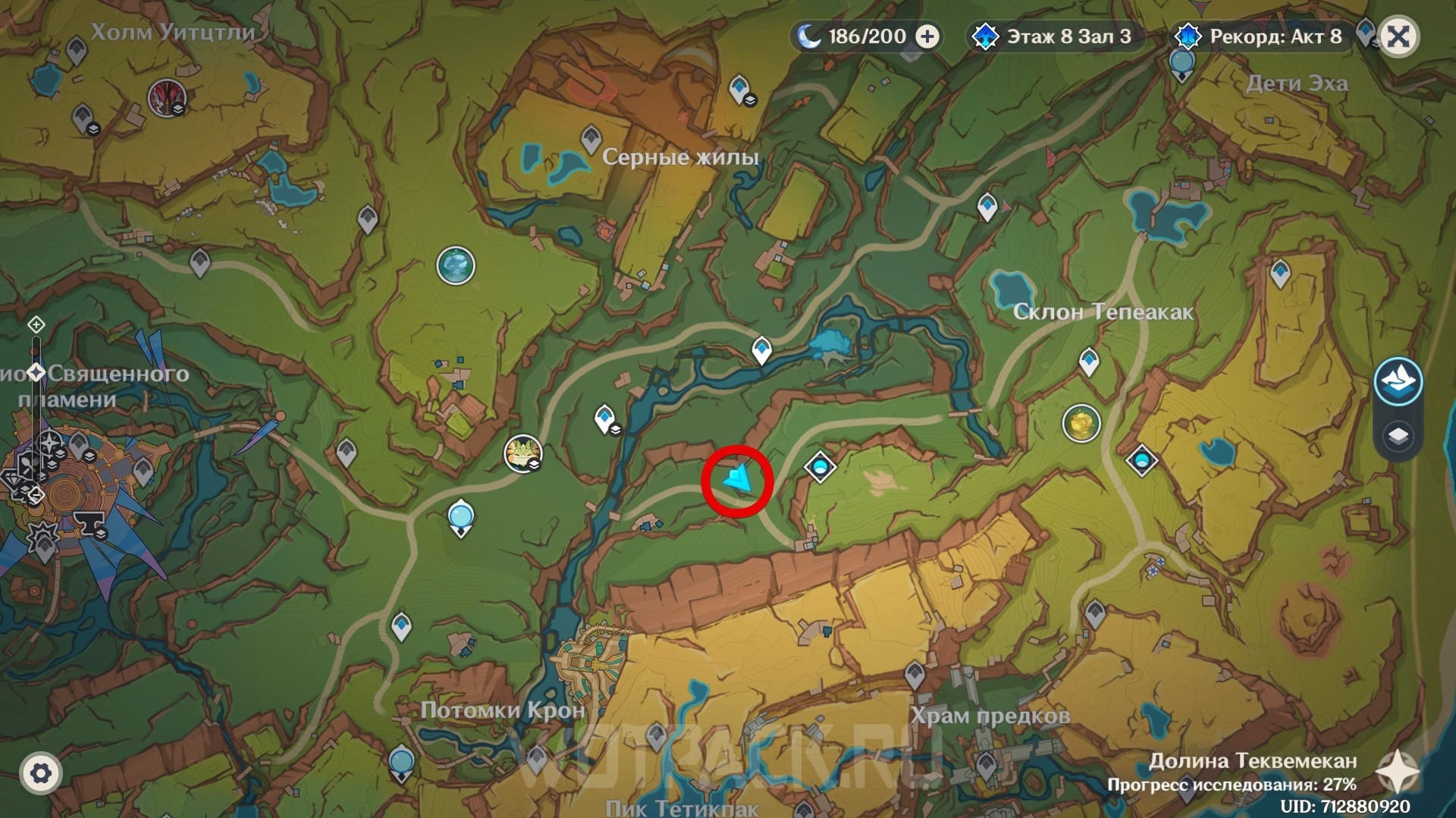Screen dimensions: 1456x818
Task: Select the player location arrow marker
Action: (x=738, y=480)
